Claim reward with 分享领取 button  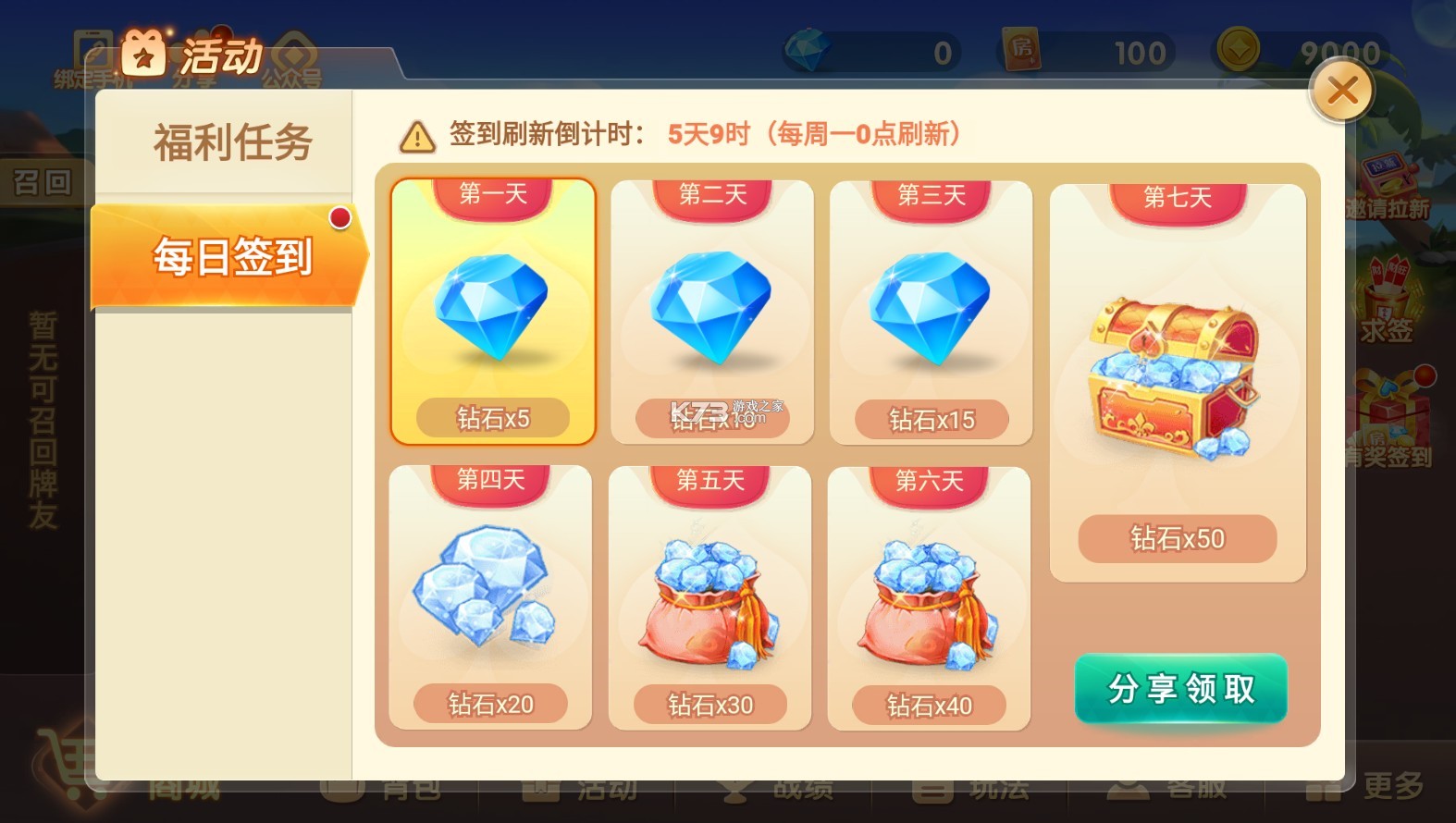[x=1180, y=689]
